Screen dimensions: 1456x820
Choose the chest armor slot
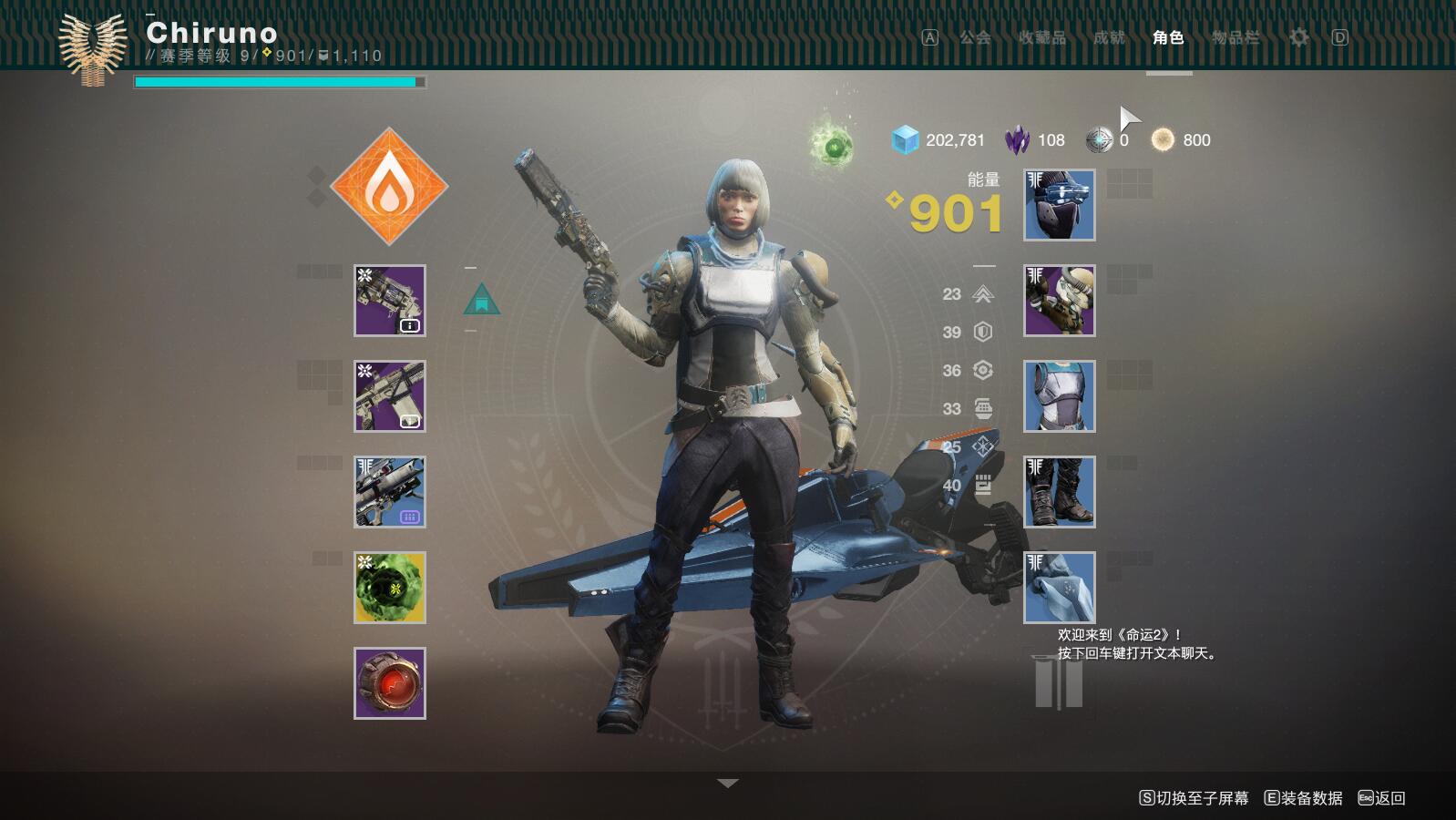click(1060, 396)
